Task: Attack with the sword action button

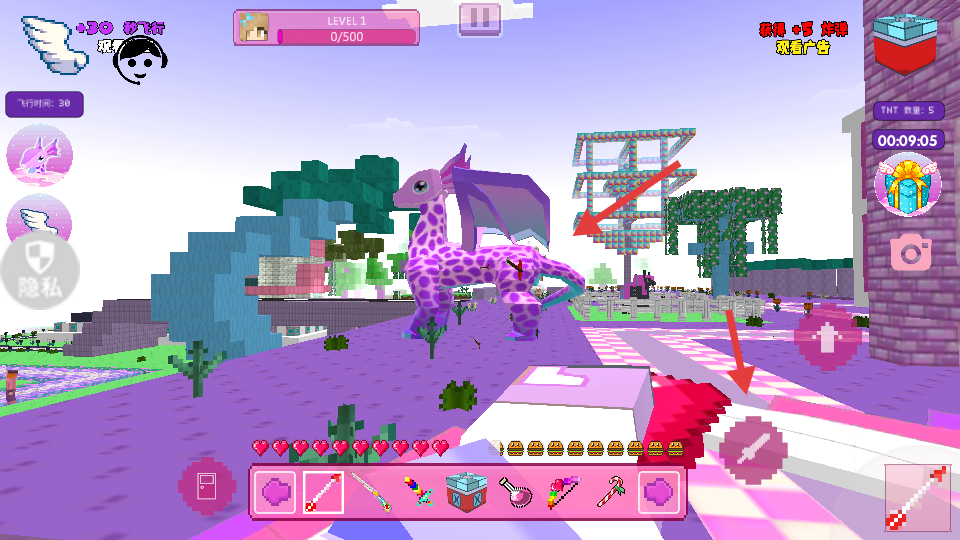Action: coord(752,449)
